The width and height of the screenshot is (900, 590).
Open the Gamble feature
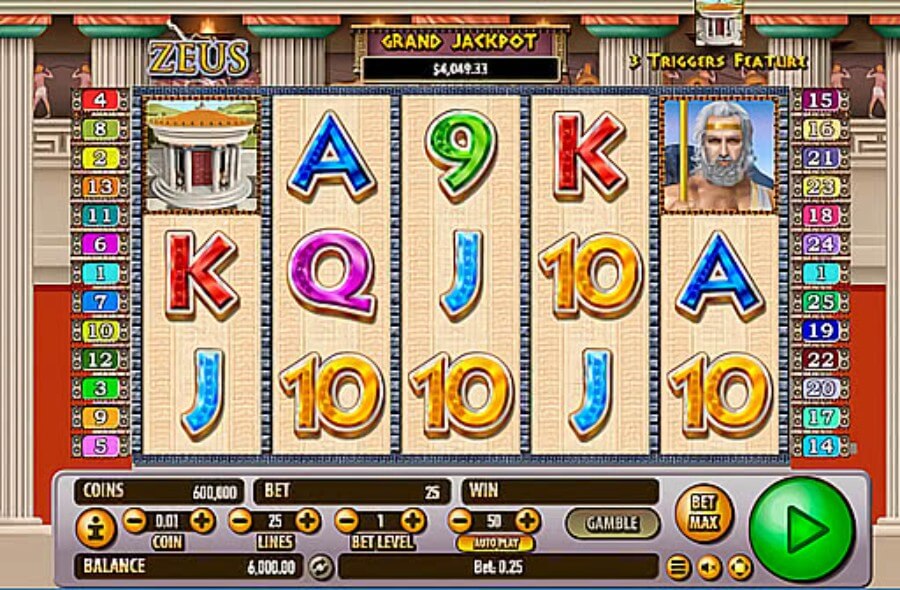point(613,523)
